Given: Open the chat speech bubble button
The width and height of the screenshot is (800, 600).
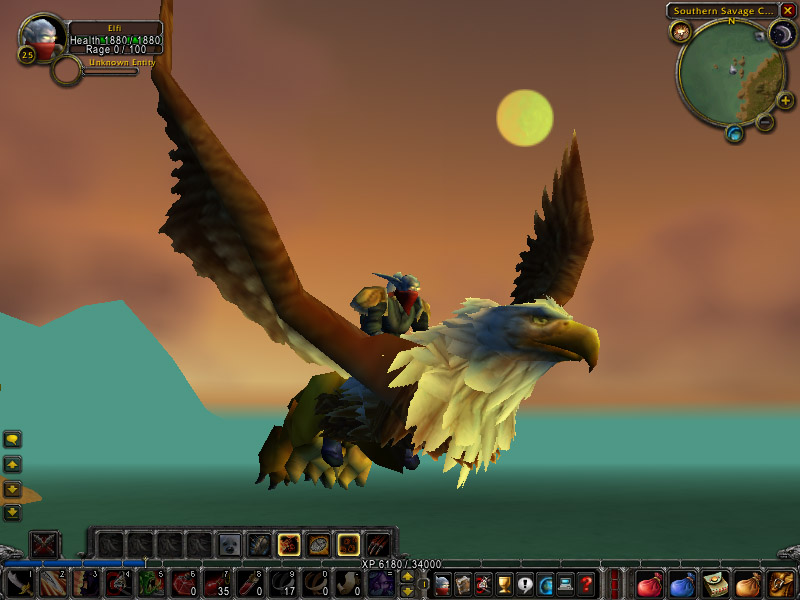Looking at the screenshot, I should tap(12, 439).
